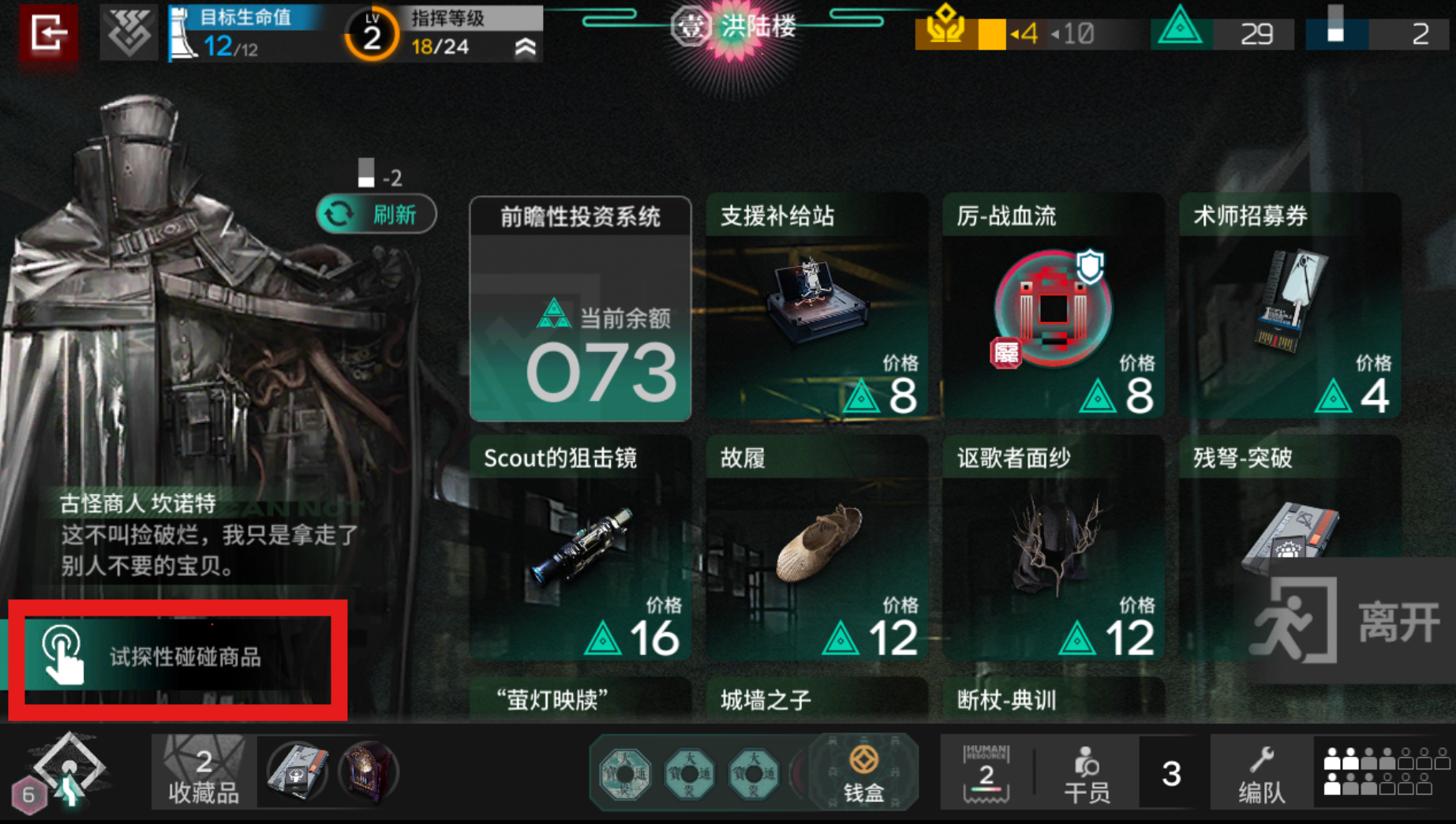Choose the Scout的狙击镜 item
The width and height of the screenshot is (1456, 824).
click(x=580, y=549)
